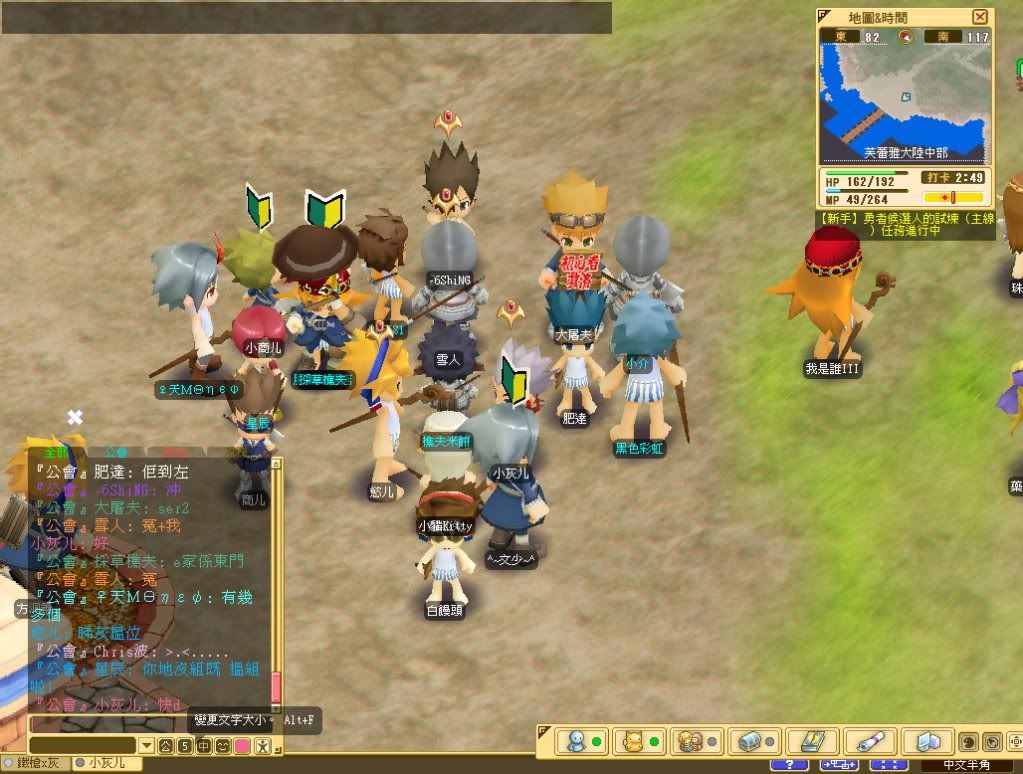Open the chat channel dropdown arrow

pyautogui.click(x=147, y=746)
